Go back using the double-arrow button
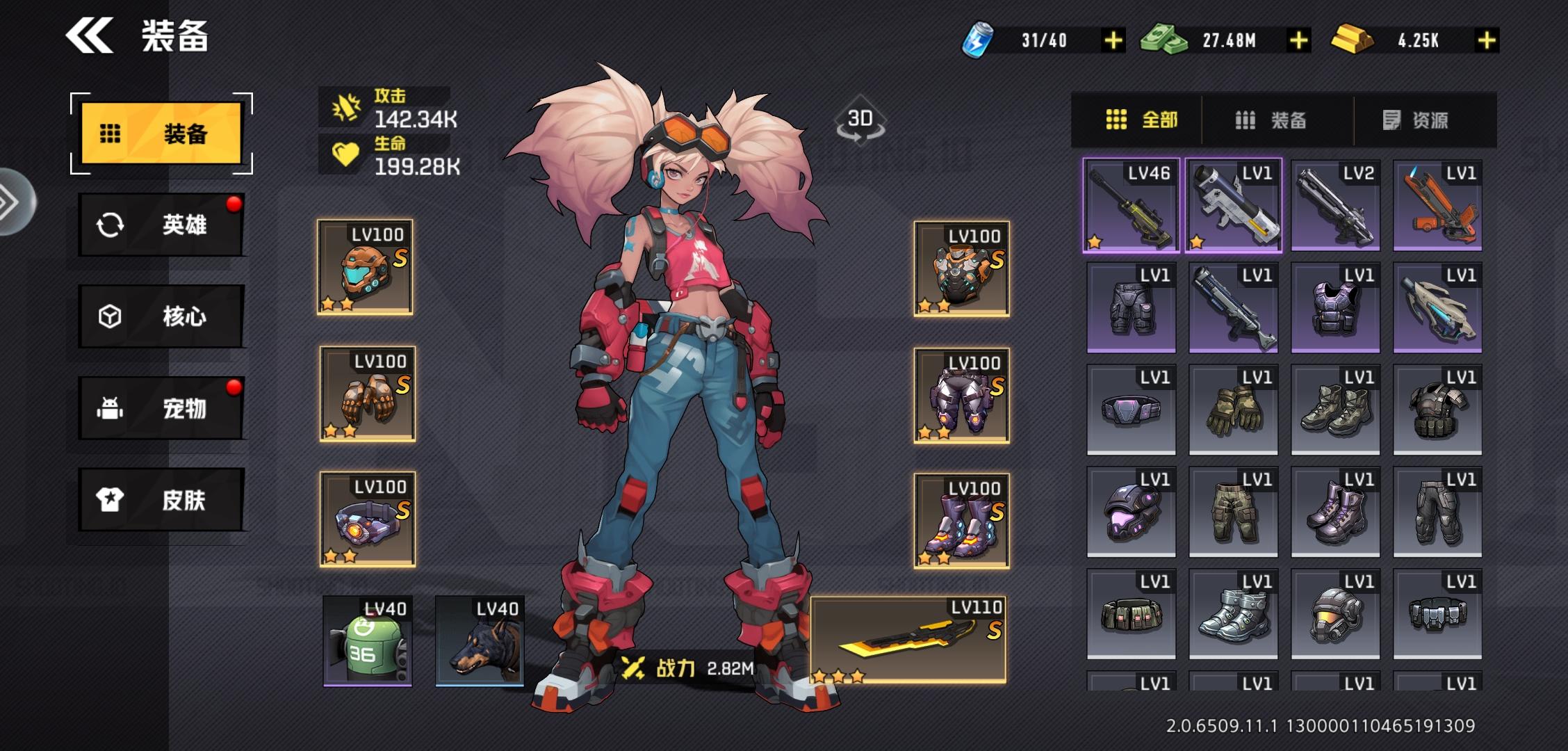This screenshot has height=751, width=1568. point(89,36)
